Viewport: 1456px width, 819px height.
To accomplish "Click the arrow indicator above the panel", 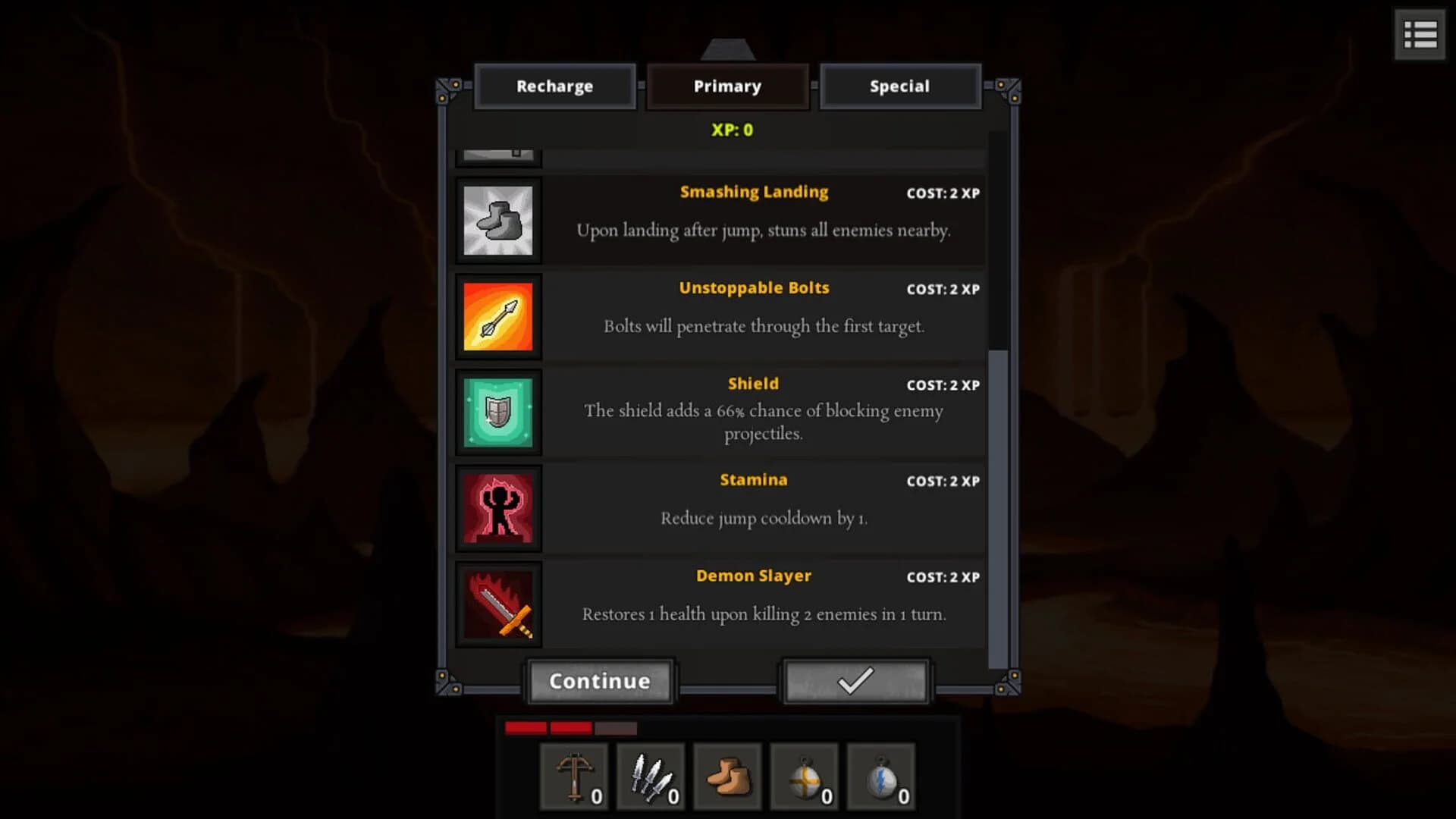I will point(728,49).
